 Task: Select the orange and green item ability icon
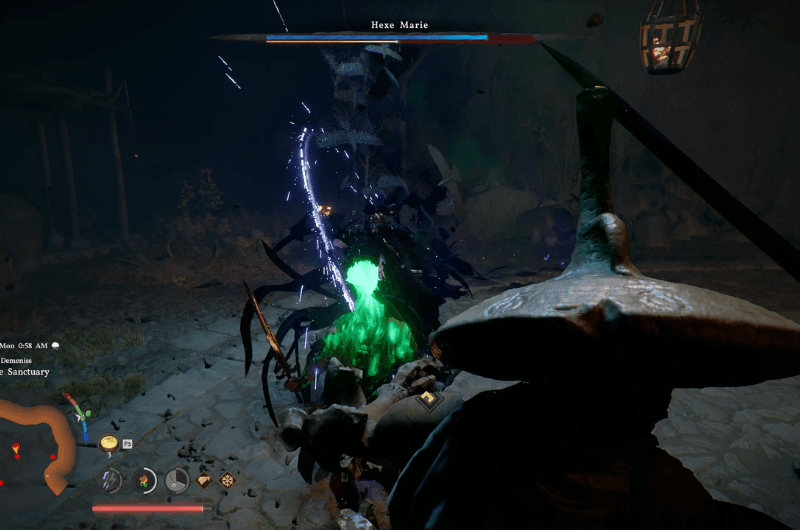[144, 480]
